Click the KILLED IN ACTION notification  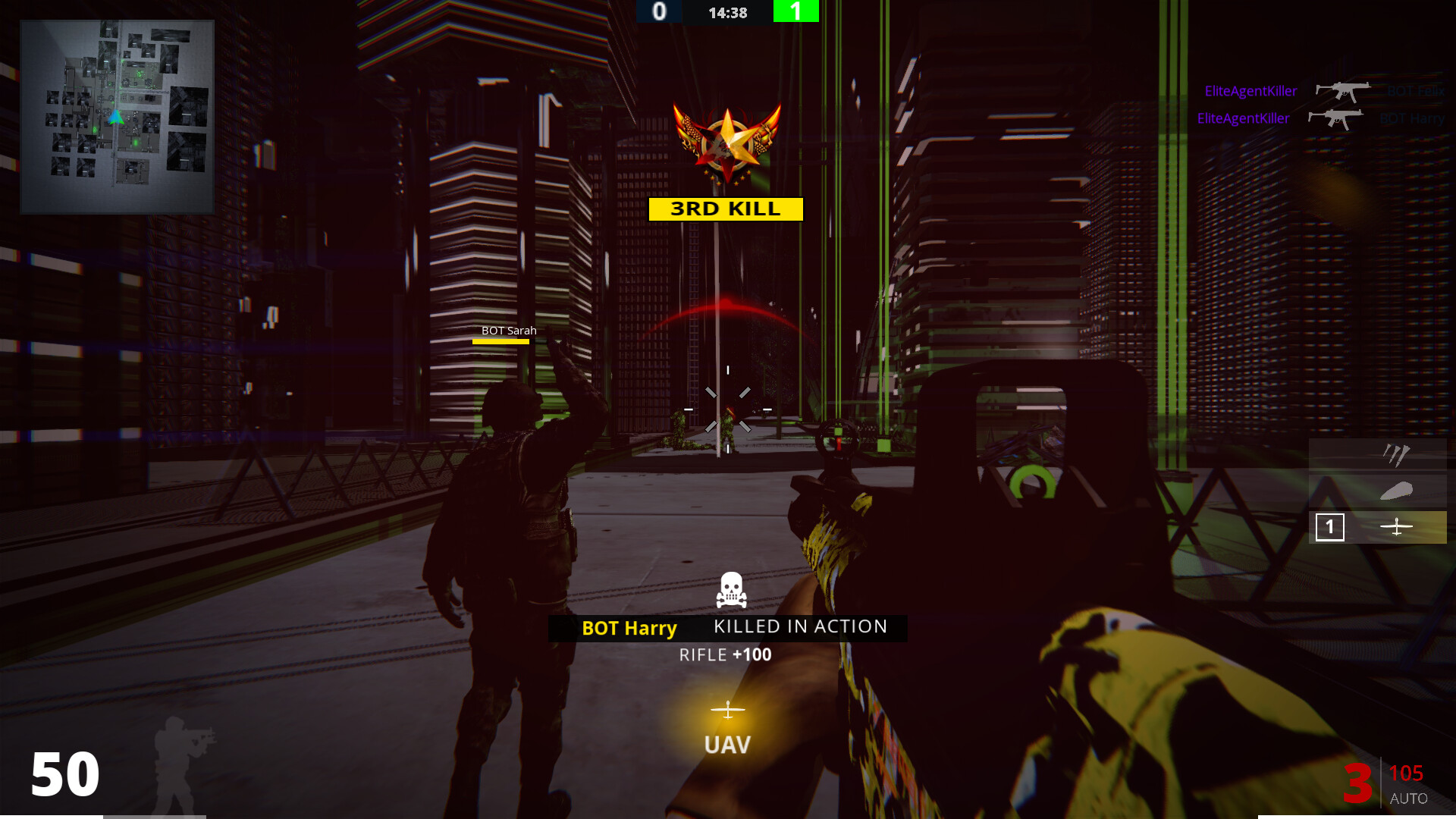[x=799, y=626]
